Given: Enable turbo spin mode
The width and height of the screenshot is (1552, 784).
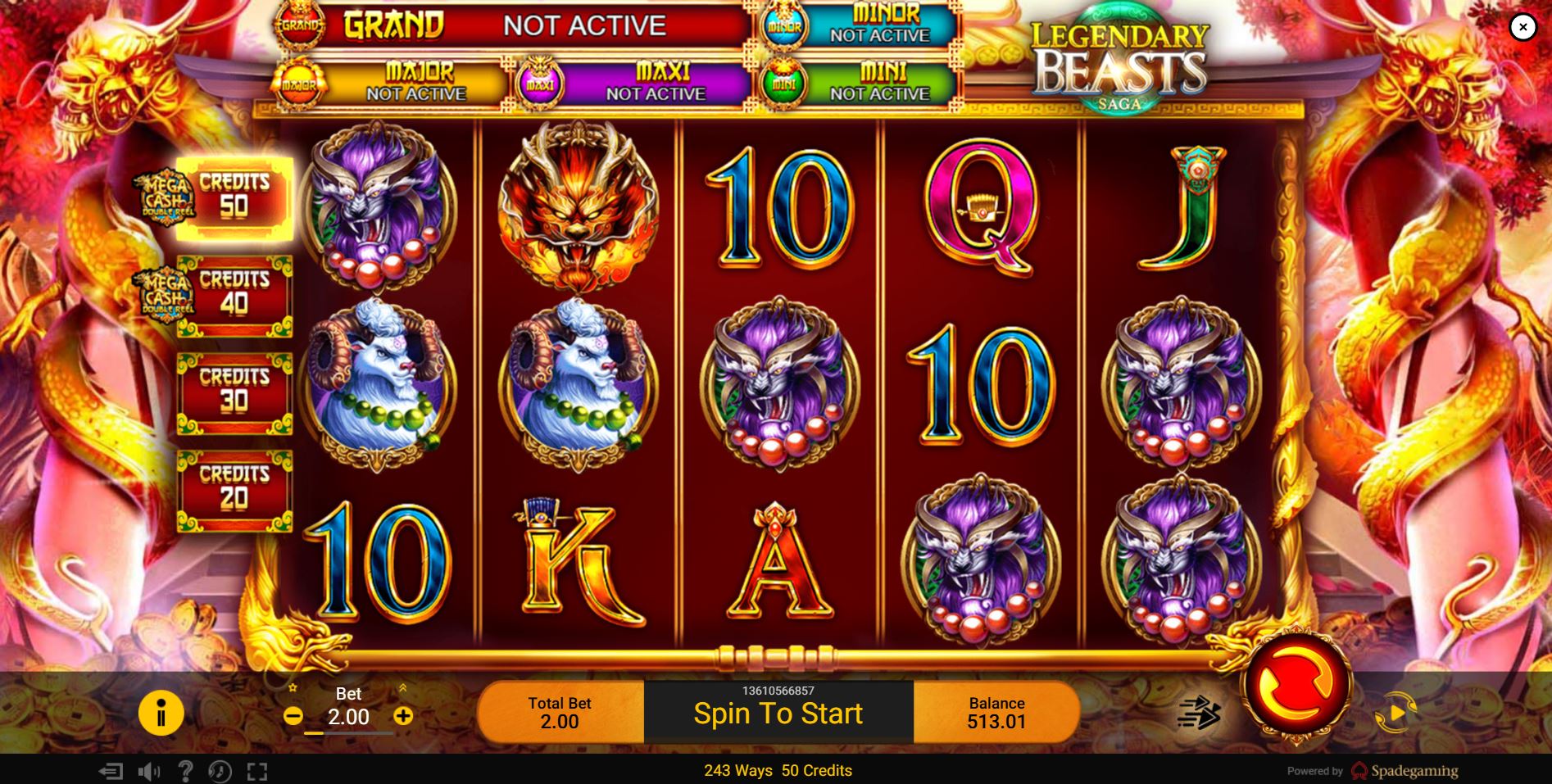Looking at the screenshot, I should pyautogui.click(x=1199, y=714).
